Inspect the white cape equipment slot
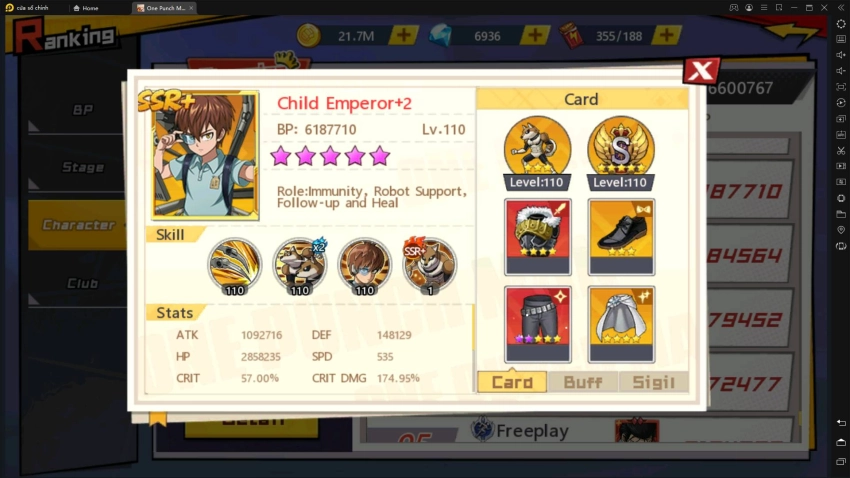Viewport: 850px width, 478px height. tap(621, 324)
